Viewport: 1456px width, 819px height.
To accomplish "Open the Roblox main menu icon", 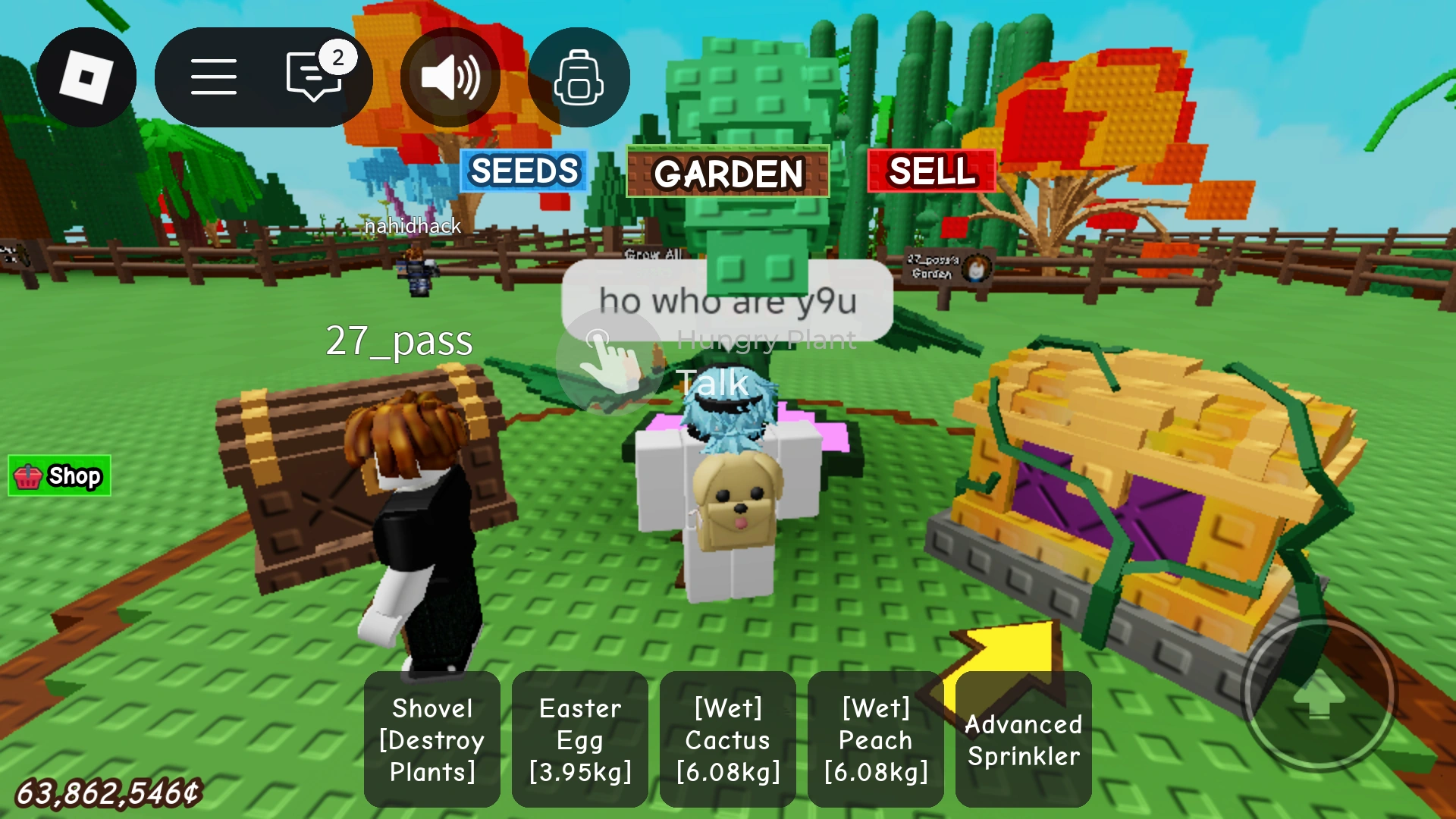I will coord(86,76).
